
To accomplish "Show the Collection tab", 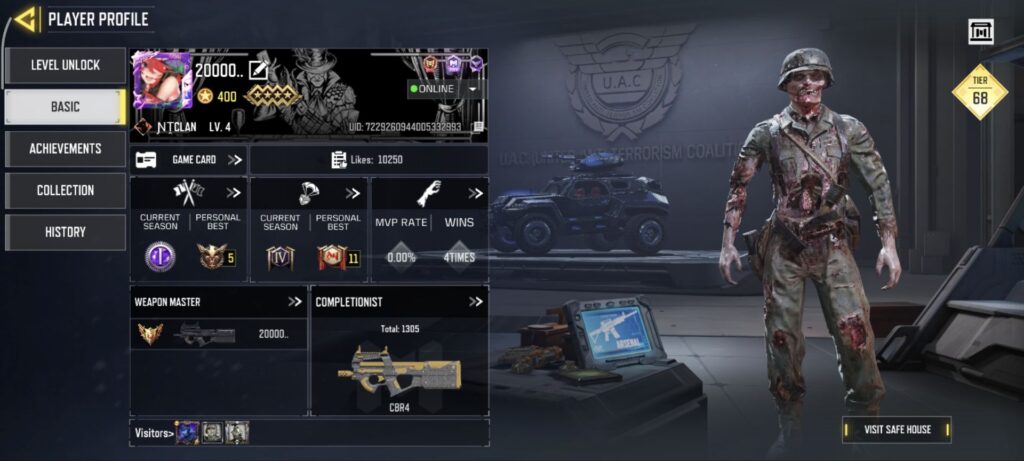I will [x=65, y=191].
